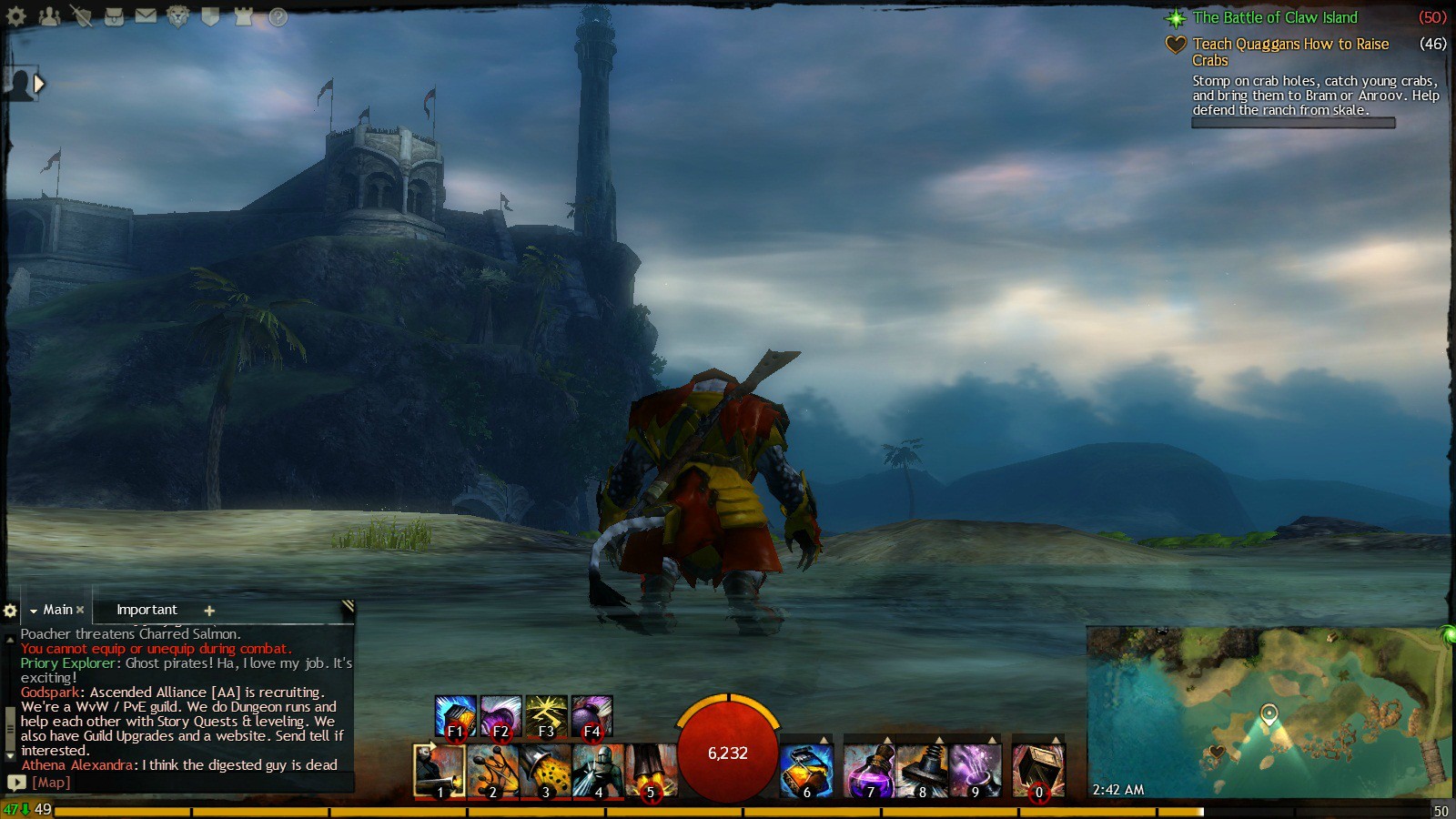Open the Black Lion lion-head icon

178,15
